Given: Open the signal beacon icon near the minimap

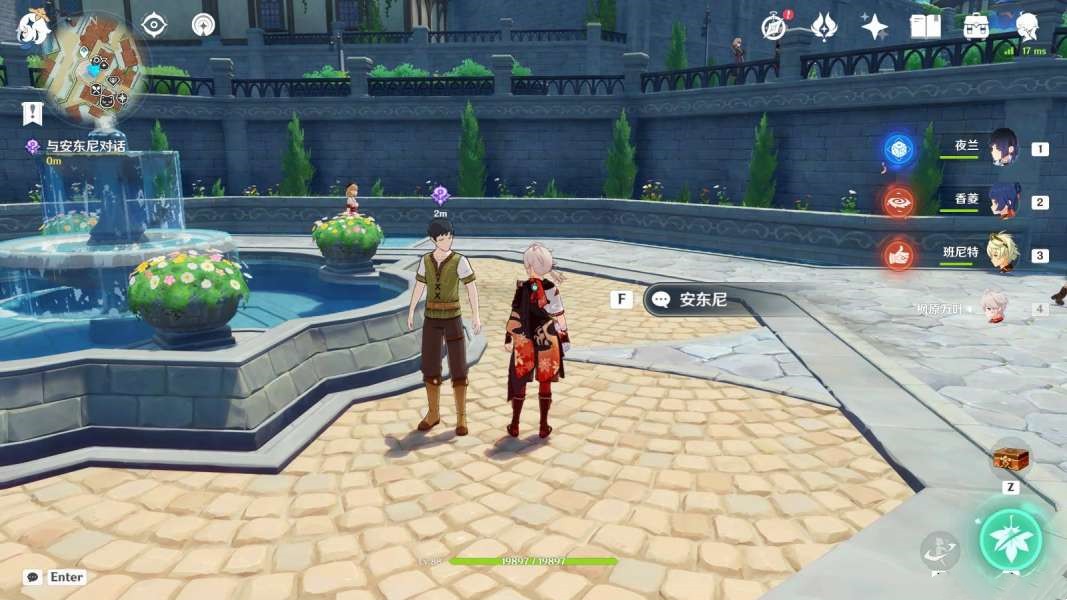Looking at the screenshot, I should [x=204, y=25].
